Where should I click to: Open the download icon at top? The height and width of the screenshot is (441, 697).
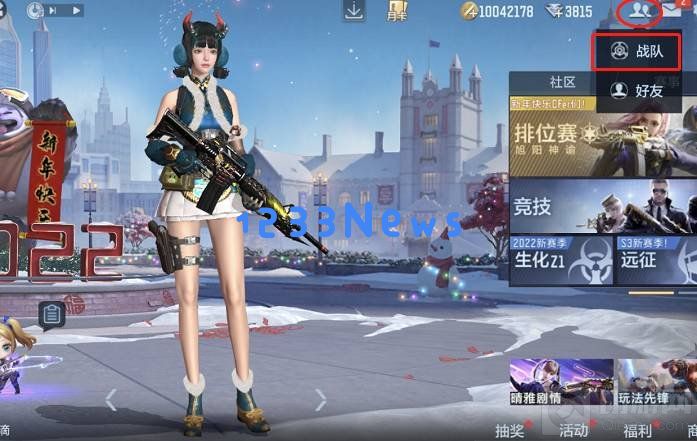click(354, 11)
